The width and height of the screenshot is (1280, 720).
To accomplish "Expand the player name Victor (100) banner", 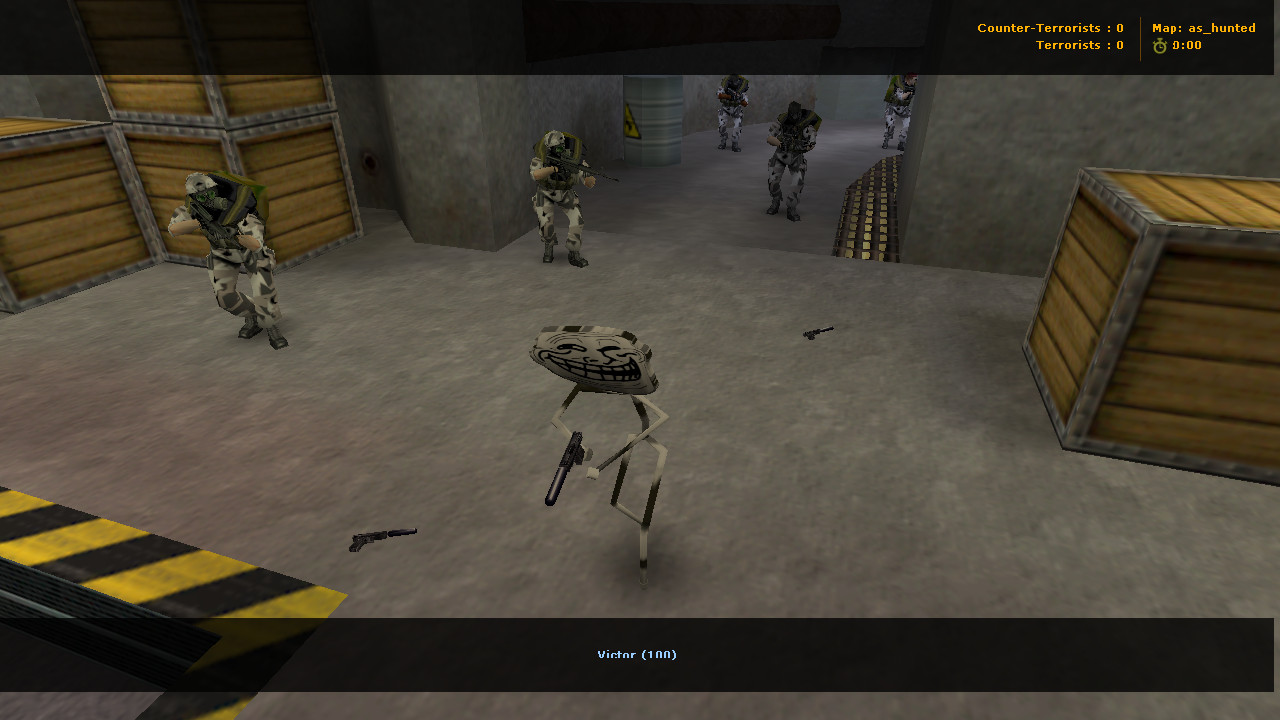I will click(x=637, y=654).
